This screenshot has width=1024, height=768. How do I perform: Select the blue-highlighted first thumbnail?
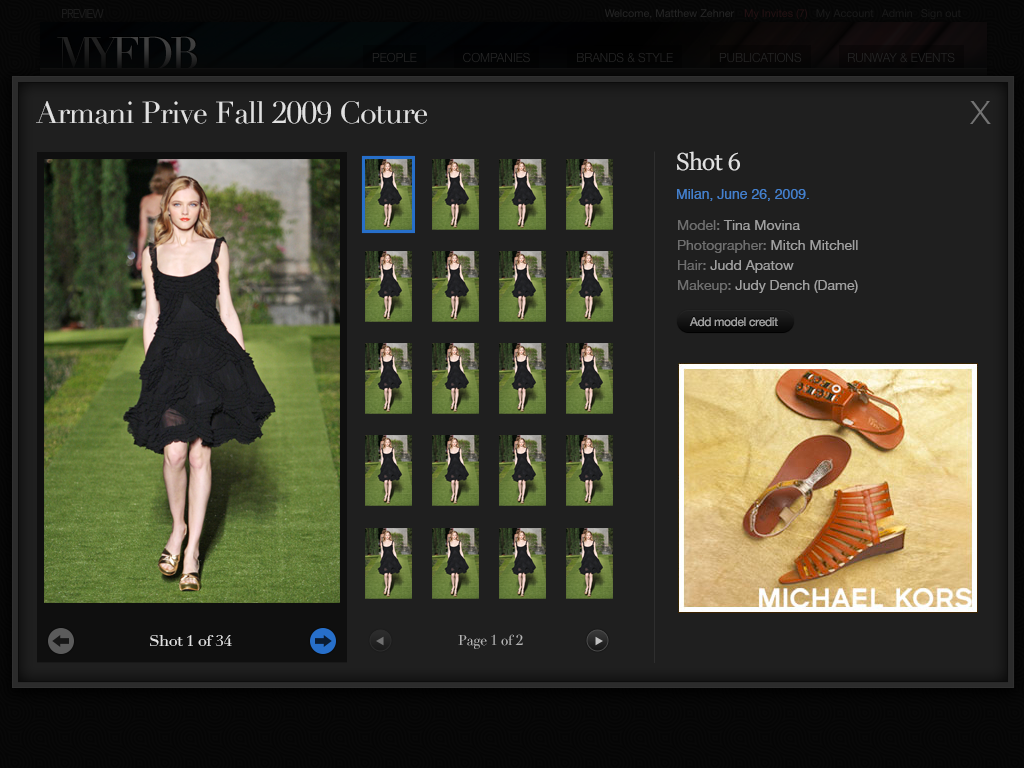388,194
